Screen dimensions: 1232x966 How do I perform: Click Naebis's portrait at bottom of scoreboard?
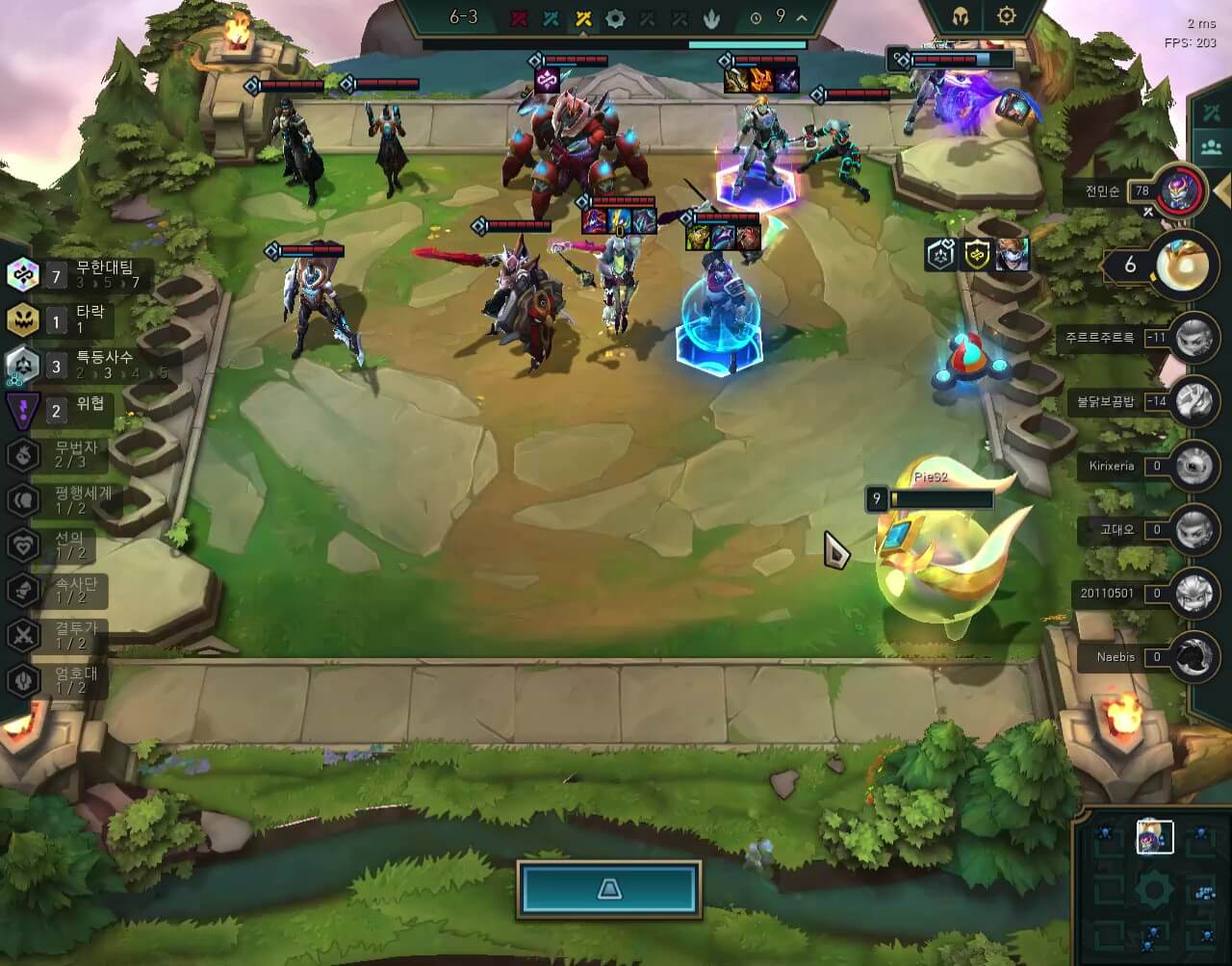[1194, 657]
